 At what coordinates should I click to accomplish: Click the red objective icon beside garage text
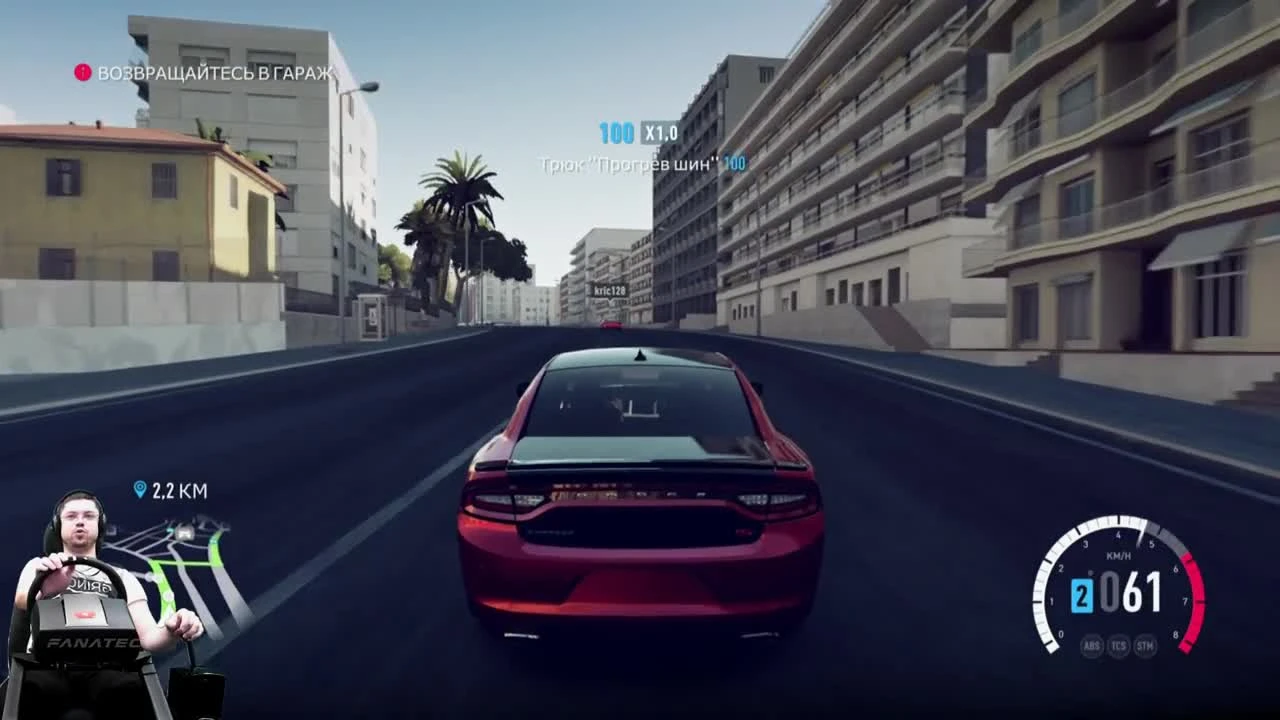click(x=82, y=72)
